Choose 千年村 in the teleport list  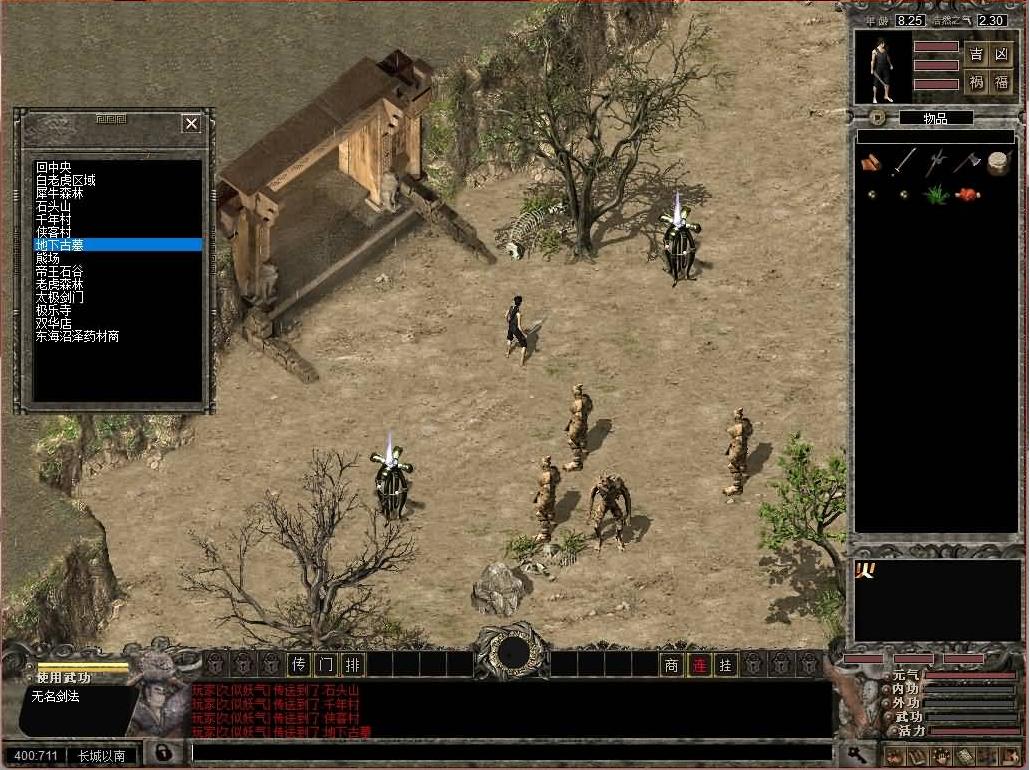tap(54, 219)
